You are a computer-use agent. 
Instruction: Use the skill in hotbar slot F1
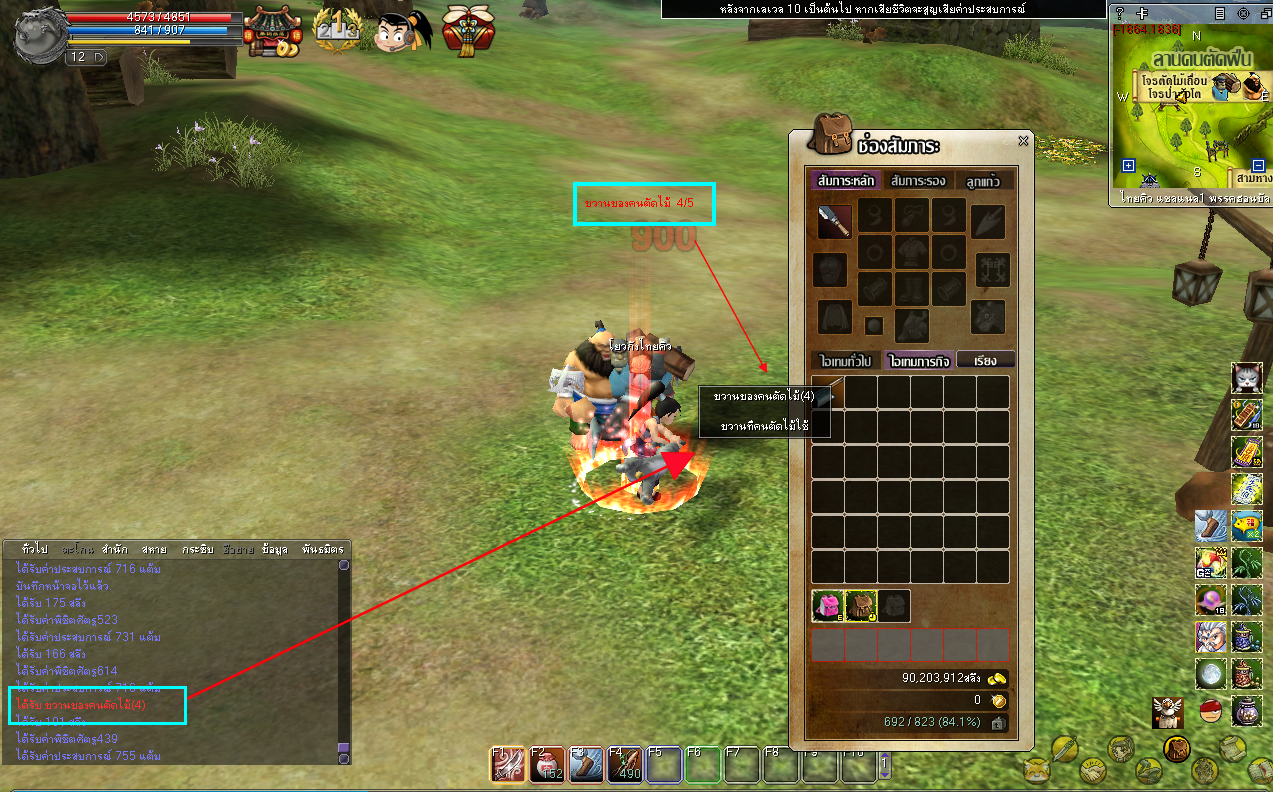[x=508, y=765]
